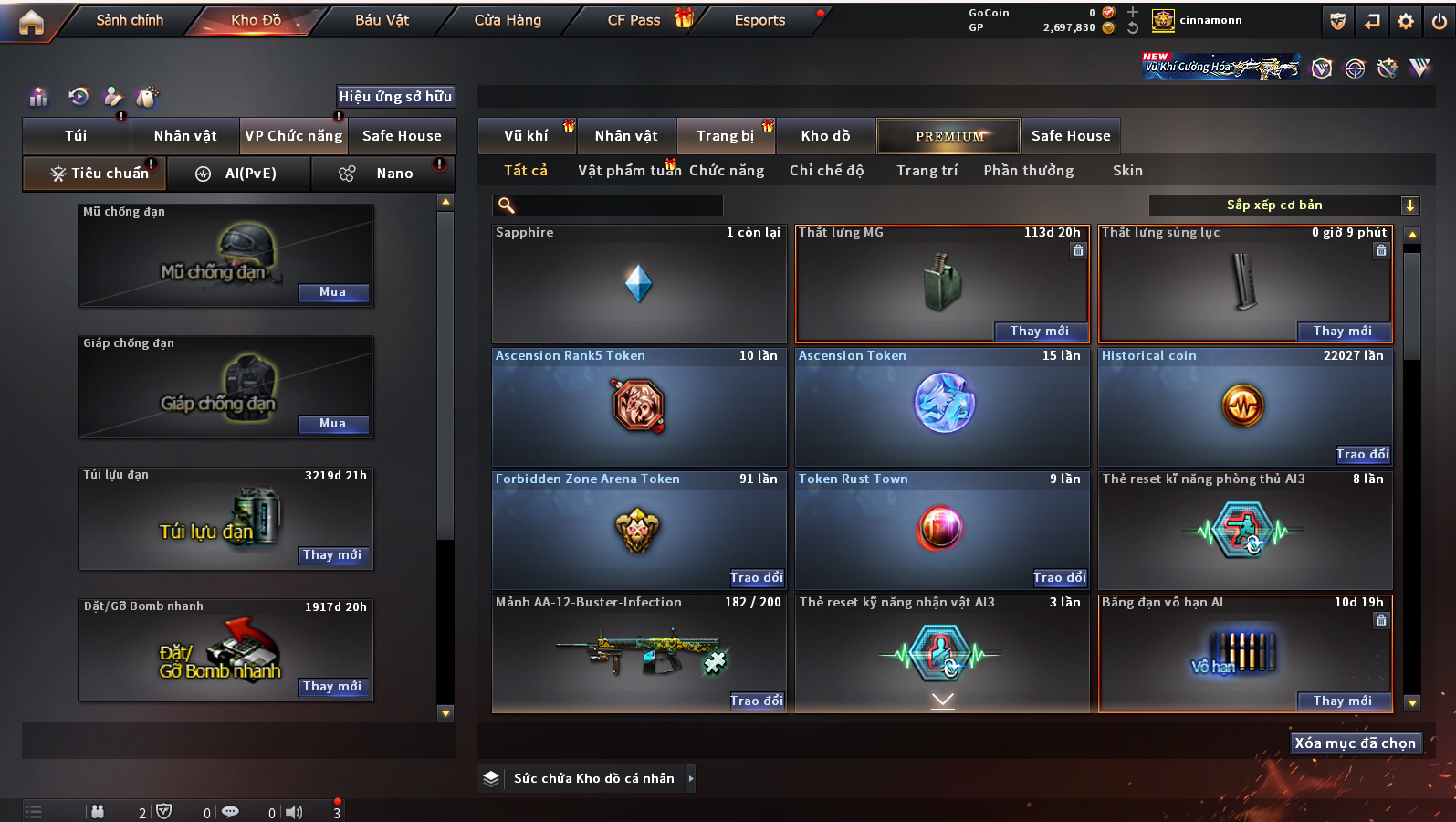Return to the home lobby screen
The height and width of the screenshot is (822, 1456).
31,22
